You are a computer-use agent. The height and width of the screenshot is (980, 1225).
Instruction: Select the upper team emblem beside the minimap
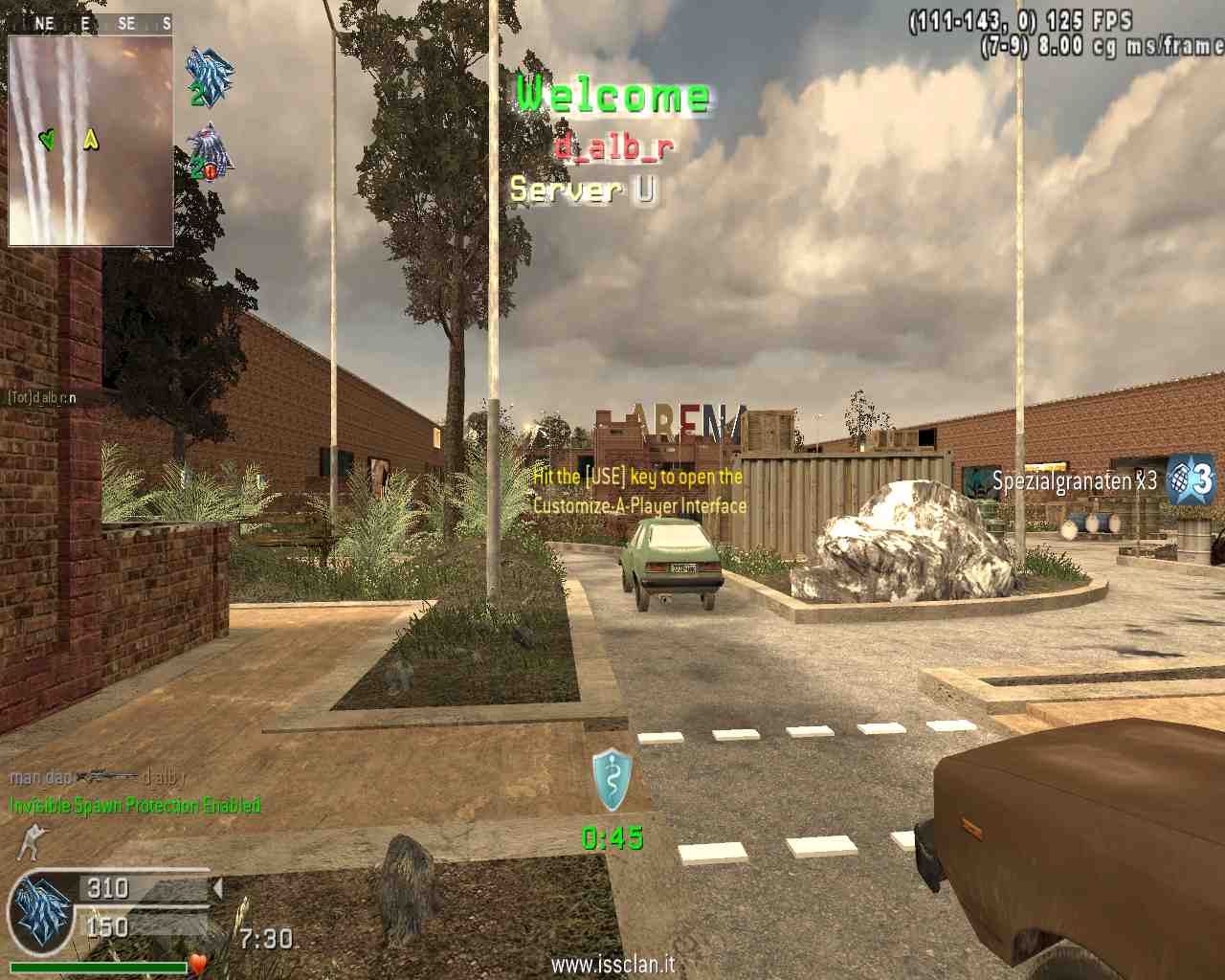209,77
